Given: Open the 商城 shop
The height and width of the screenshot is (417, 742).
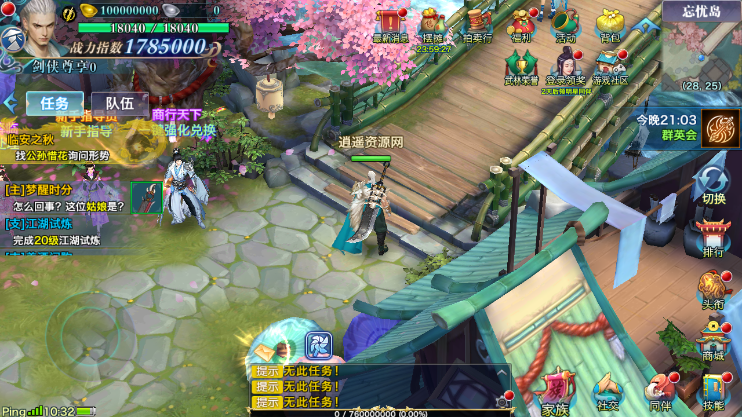Looking at the screenshot, I should (712, 342).
